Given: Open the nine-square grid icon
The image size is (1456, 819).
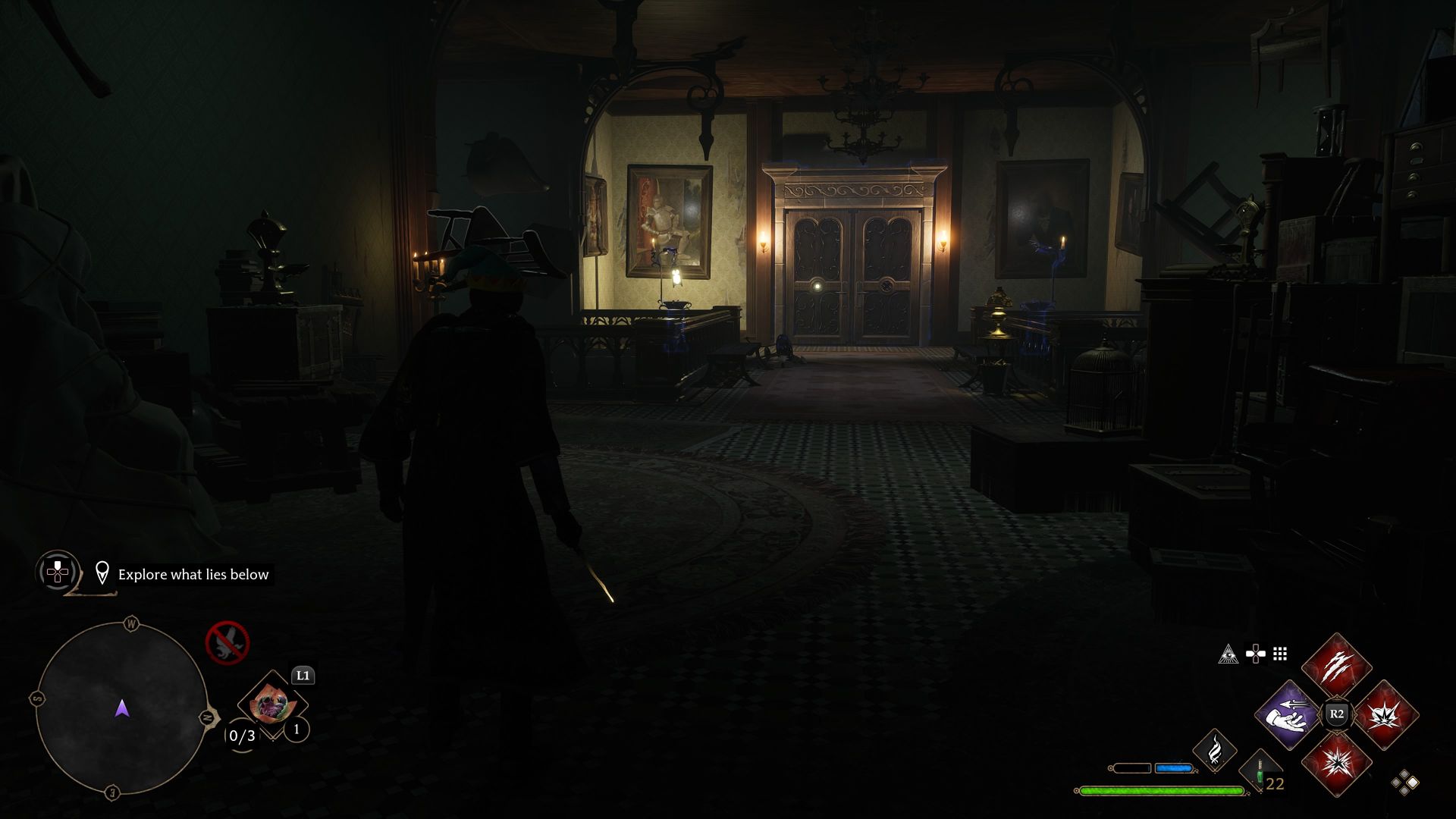Looking at the screenshot, I should coord(1280,654).
